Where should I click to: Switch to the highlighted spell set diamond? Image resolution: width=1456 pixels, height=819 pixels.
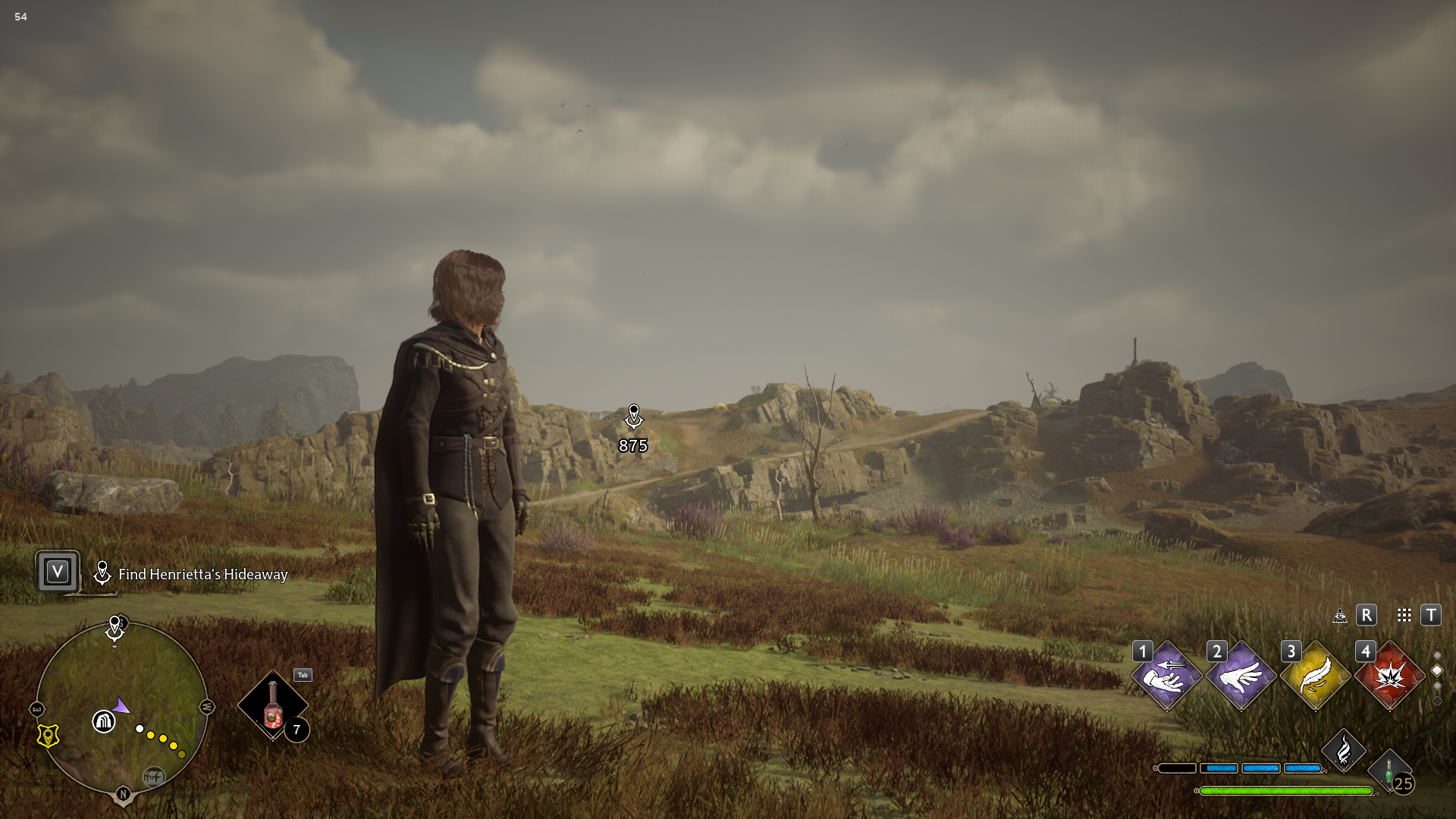pyautogui.click(x=1436, y=670)
